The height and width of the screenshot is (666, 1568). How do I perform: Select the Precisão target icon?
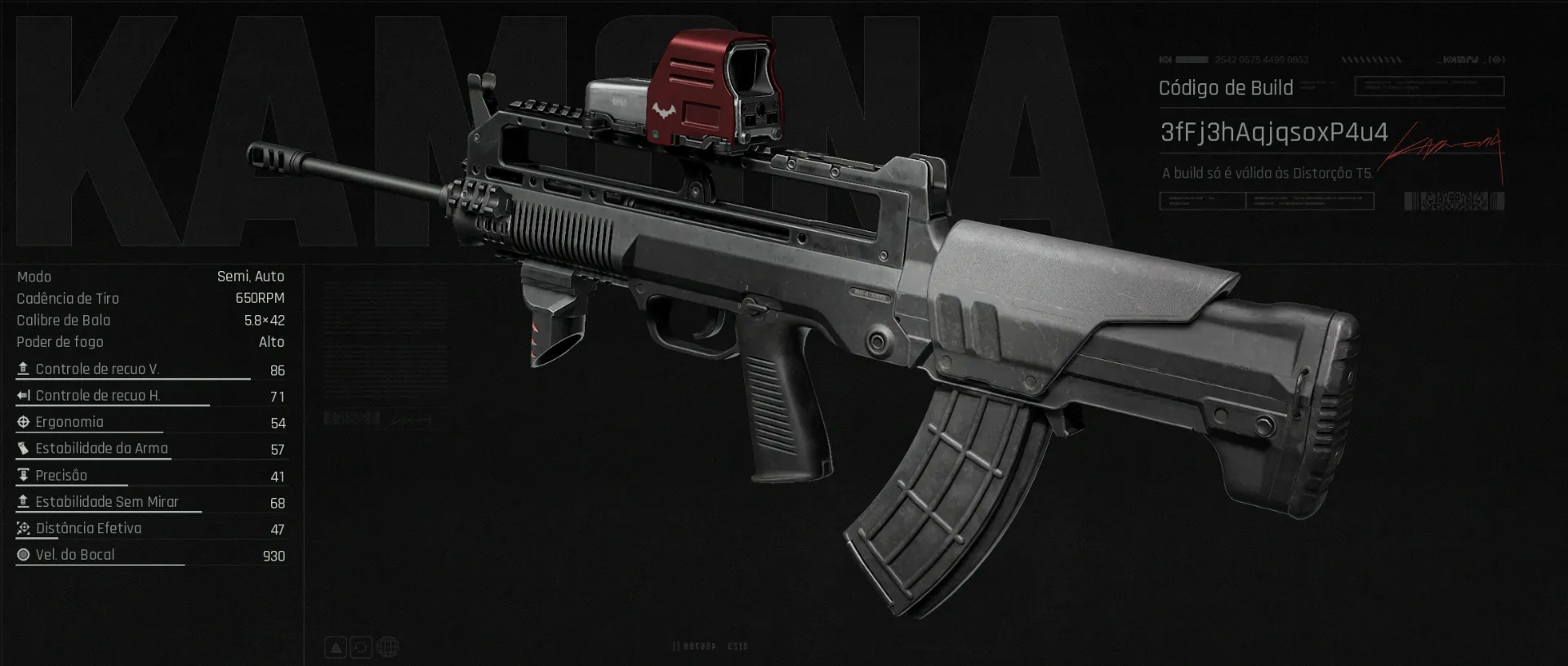(x=22, y=475)
